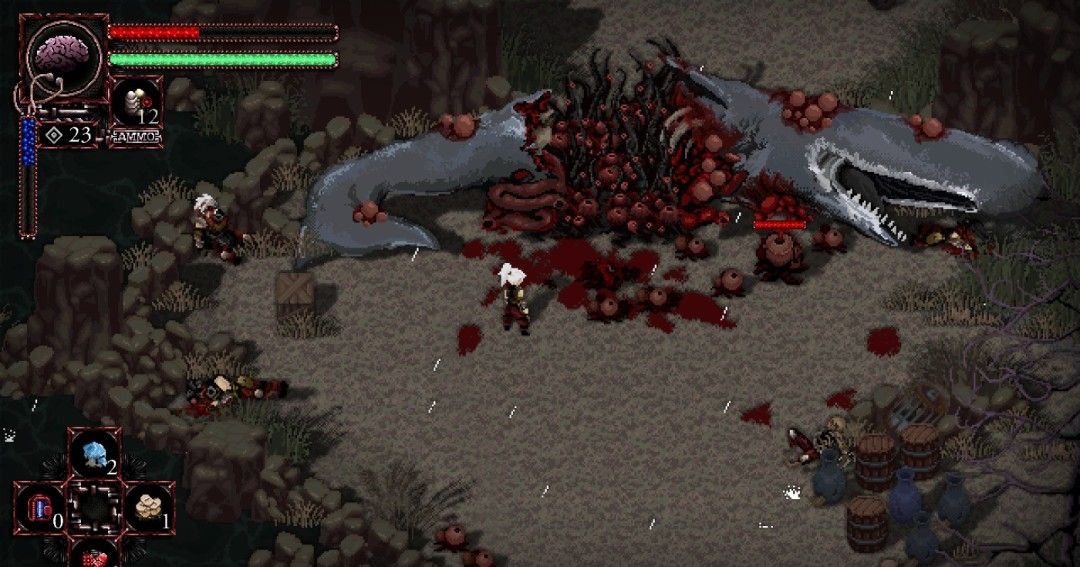The image size is (1080, 567).
Task: Select the ammo bullet slot
Action: coord(135,103)
